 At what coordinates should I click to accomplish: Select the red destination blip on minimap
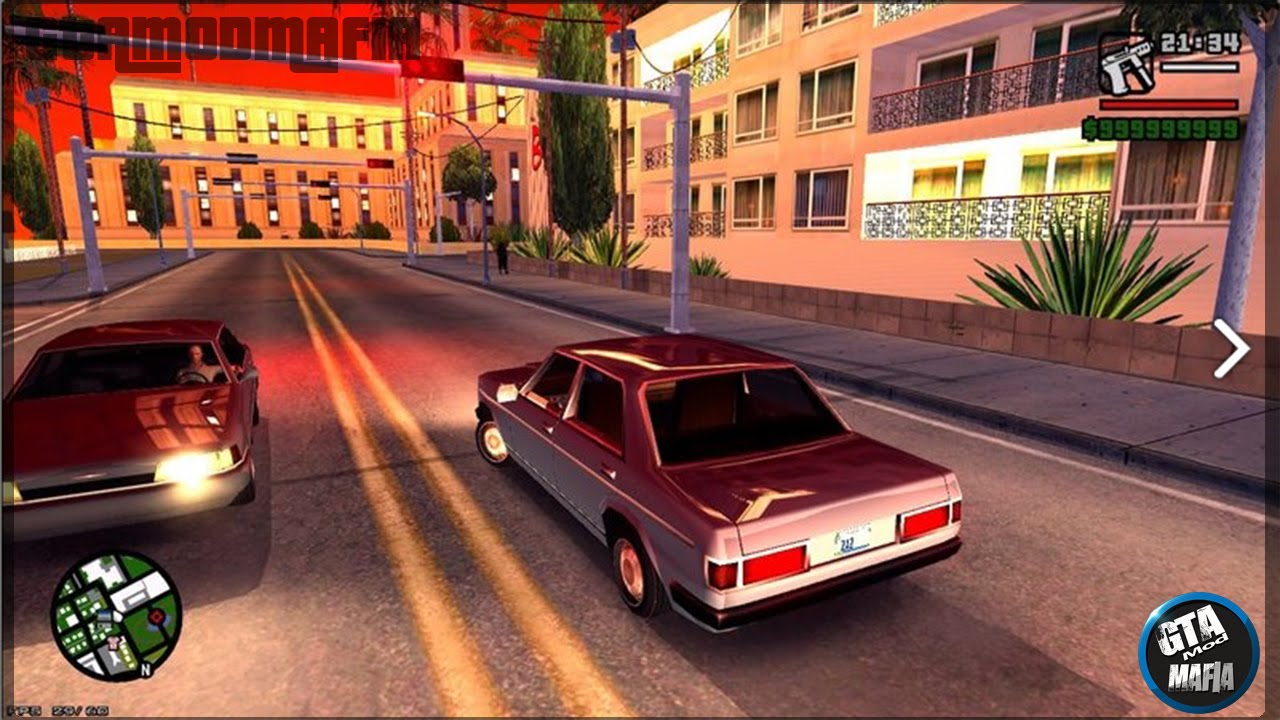[x=157, y=616]
